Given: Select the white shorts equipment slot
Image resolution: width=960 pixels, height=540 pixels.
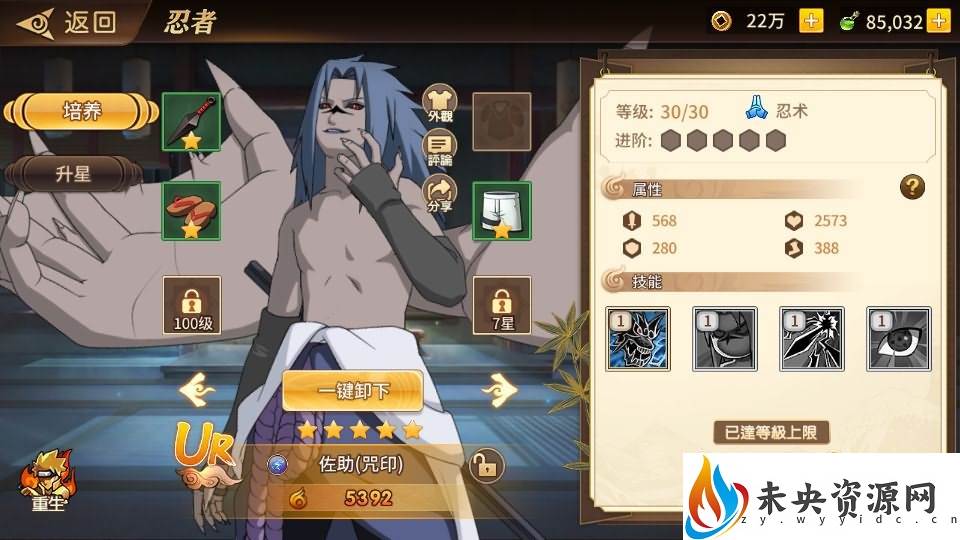Looking at the screenshot, I should point(501,210).
